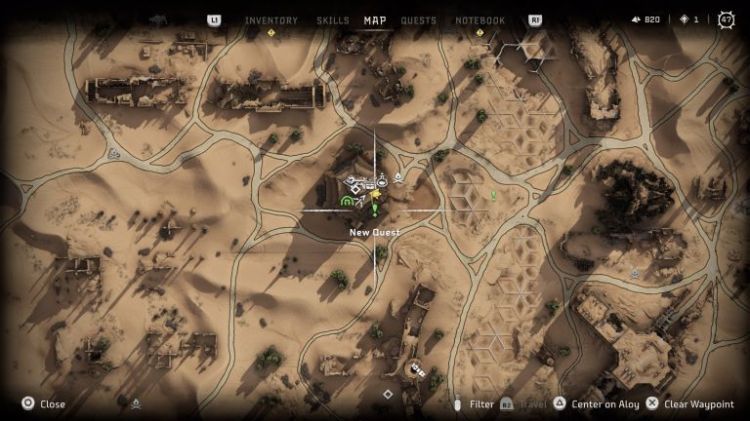This screenshot has height=421, width=750.
Task: Select the green campfire arch marker
Action: 347,201
